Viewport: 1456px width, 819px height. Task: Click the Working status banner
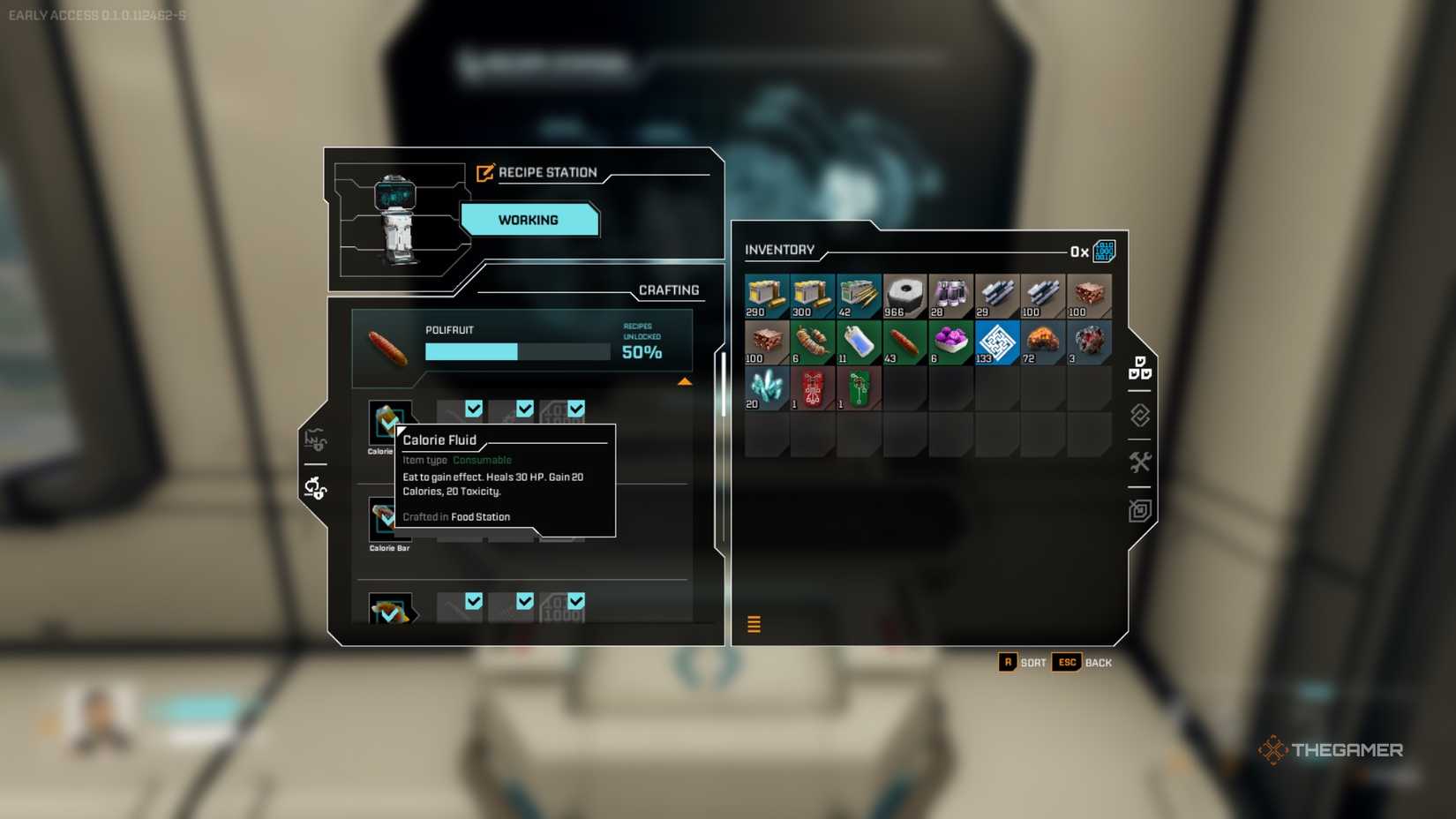point(529,220)
